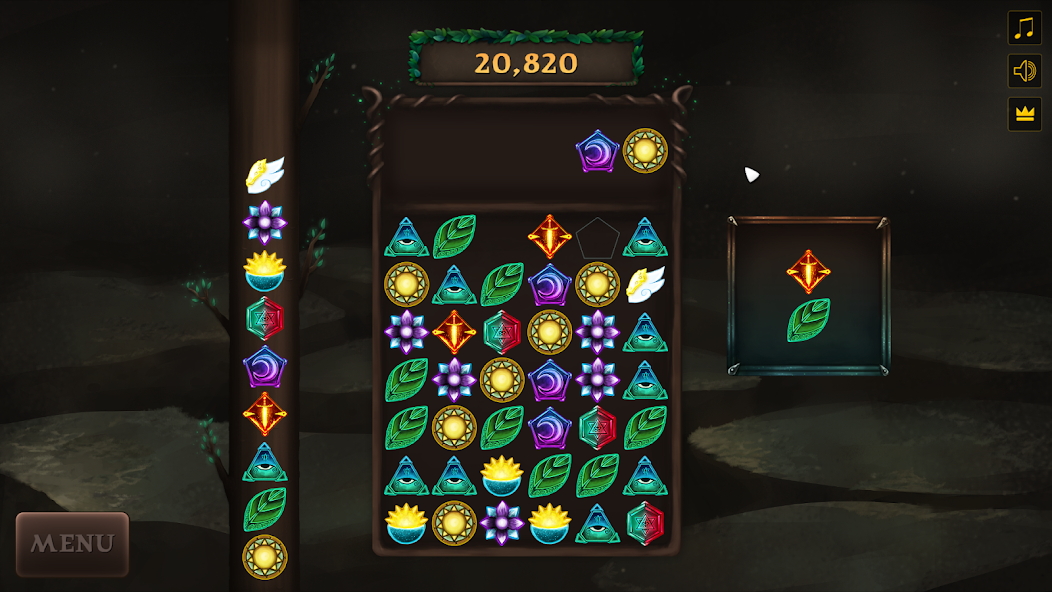Open the crown leaderboard icon

tap(1024, 114)
